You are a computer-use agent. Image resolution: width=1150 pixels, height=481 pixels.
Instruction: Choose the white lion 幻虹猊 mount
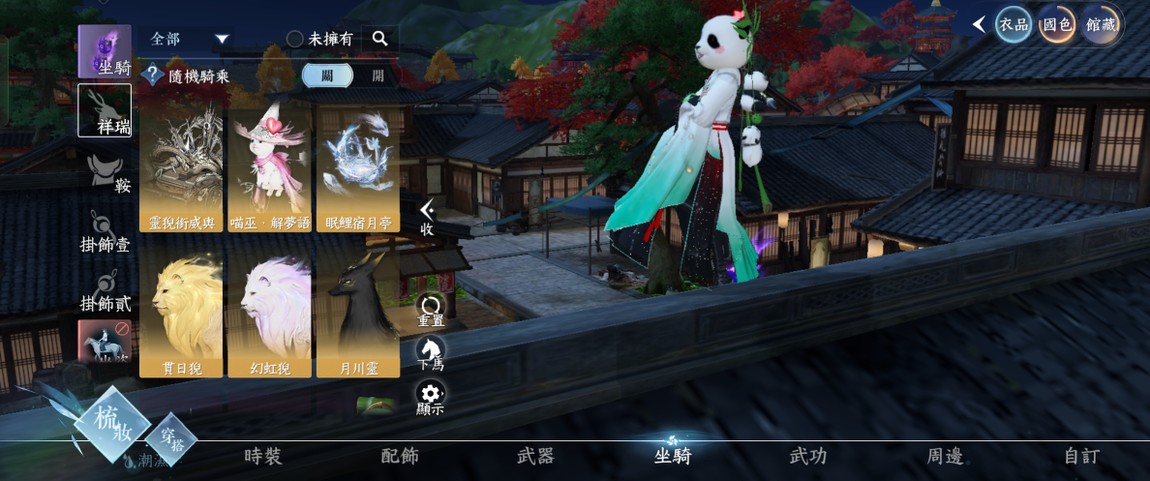(269, 312)
